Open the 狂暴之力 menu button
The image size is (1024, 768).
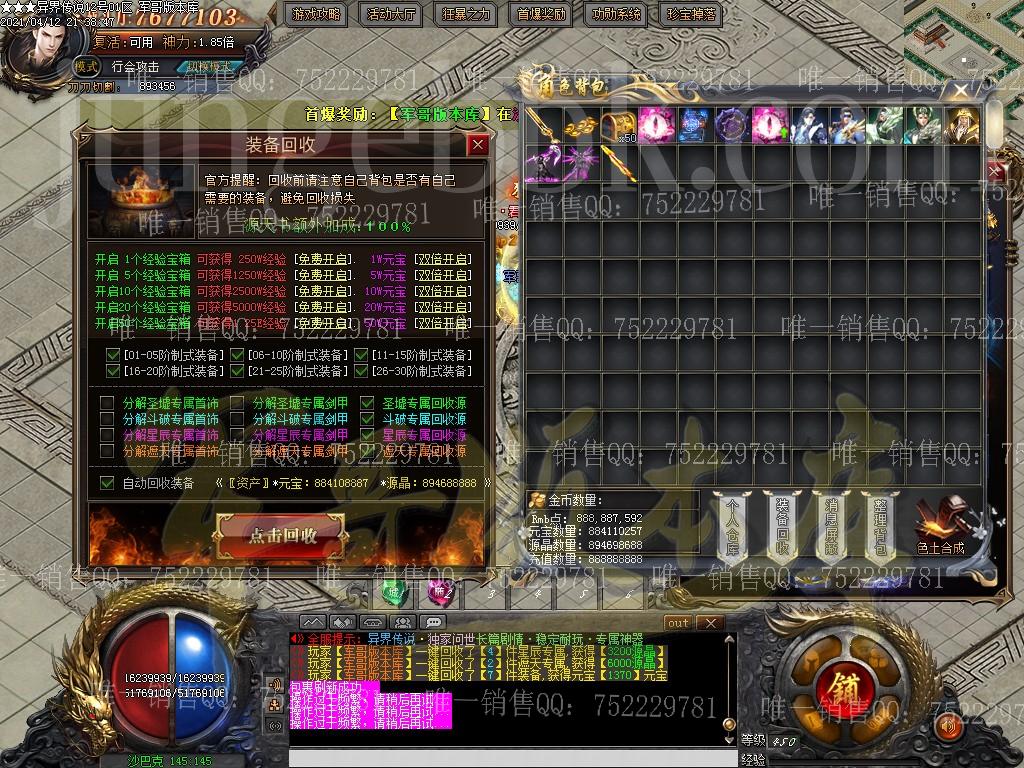[x=466, y=14]
